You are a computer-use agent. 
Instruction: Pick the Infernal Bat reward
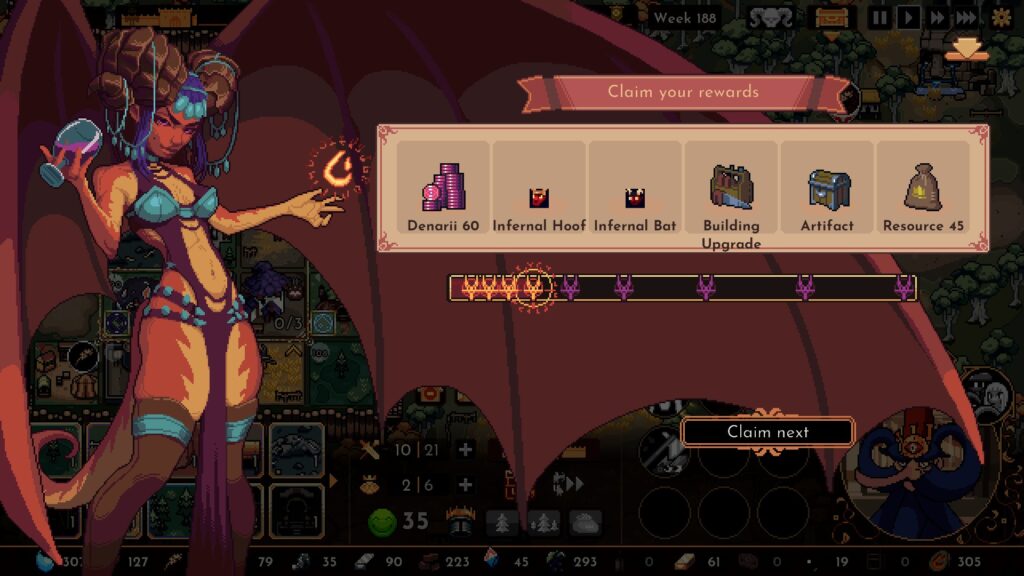tap(635, 190)
